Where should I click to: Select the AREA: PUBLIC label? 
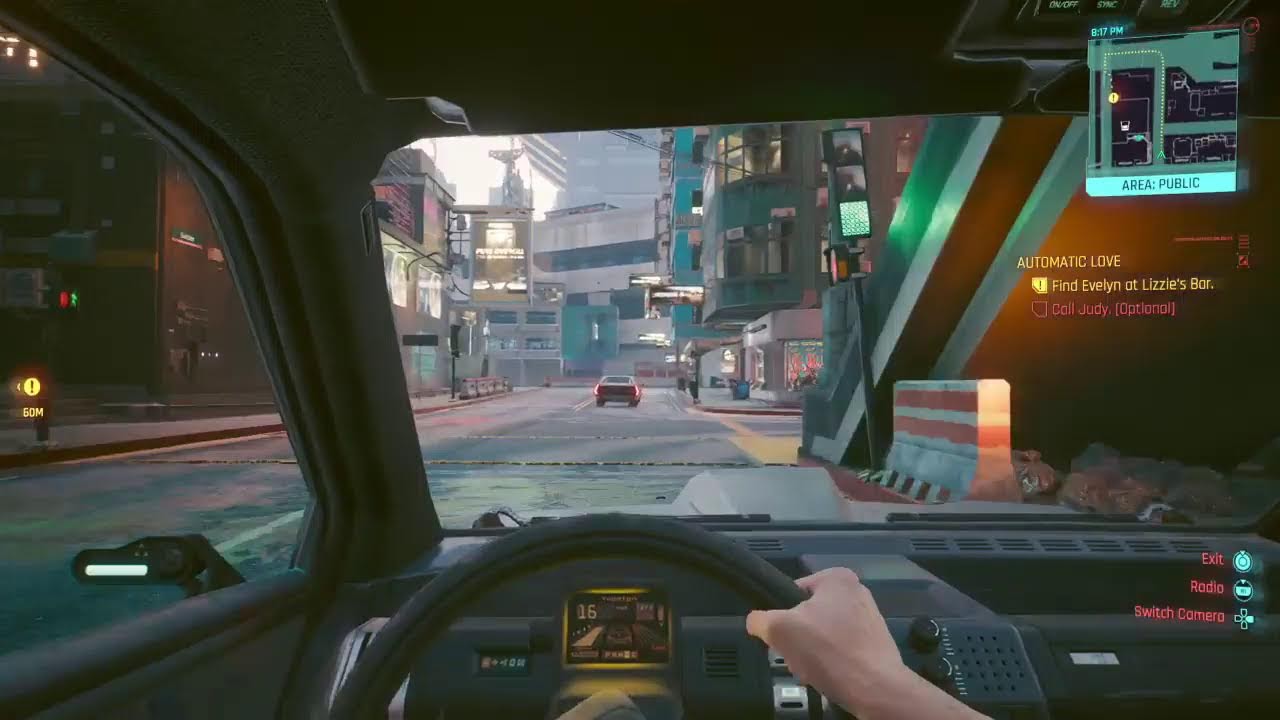pos(1161,183)
